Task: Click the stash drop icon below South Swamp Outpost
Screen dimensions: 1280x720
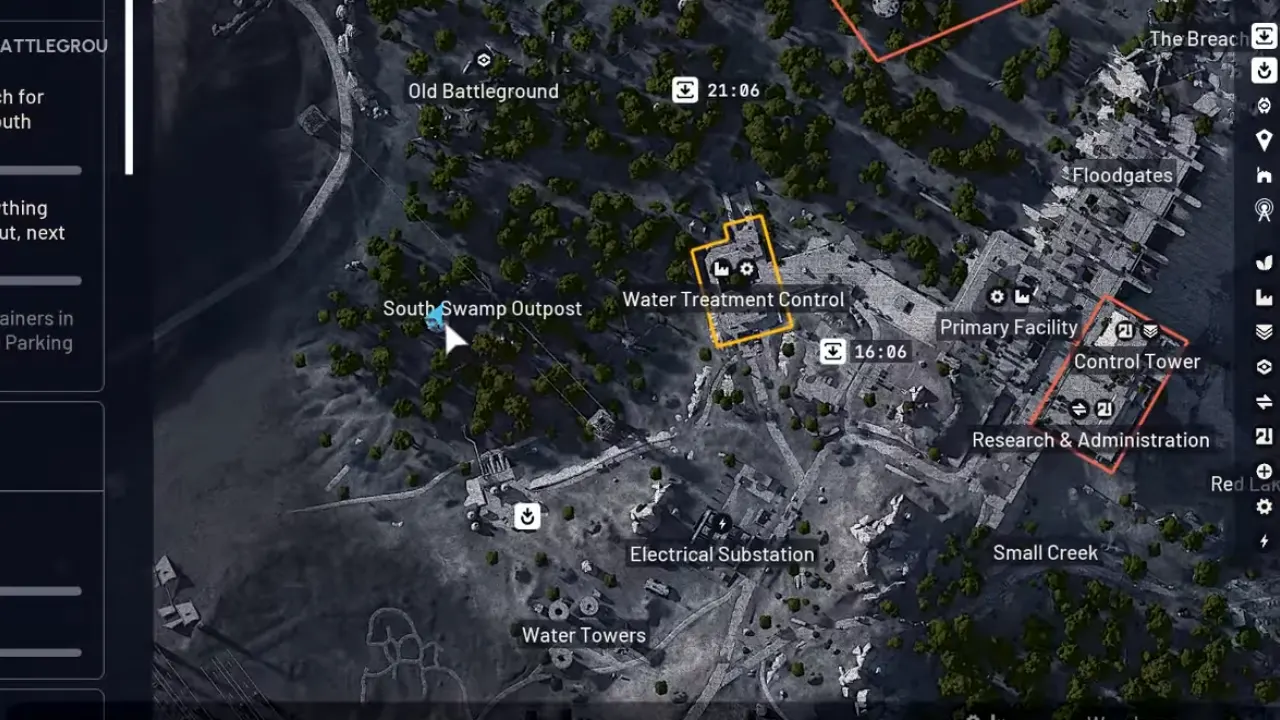Action: click(x=528, y=517)
